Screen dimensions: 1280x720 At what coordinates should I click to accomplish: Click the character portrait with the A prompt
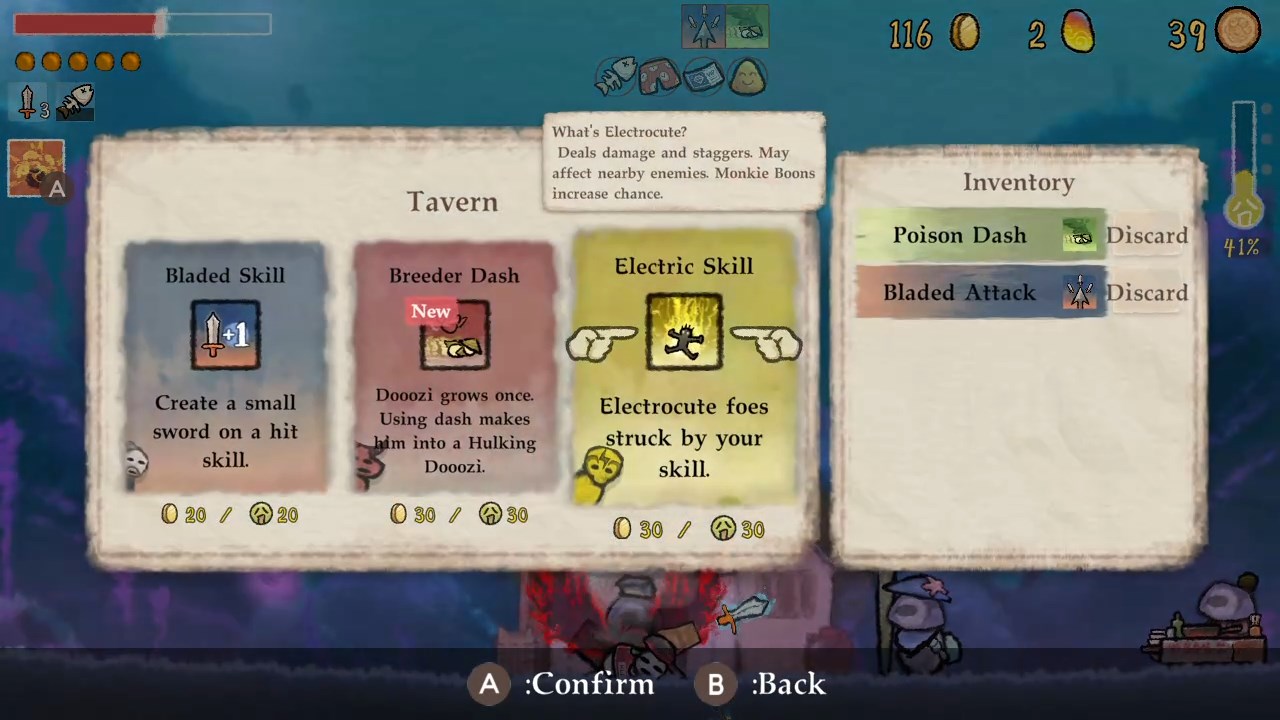36,168
